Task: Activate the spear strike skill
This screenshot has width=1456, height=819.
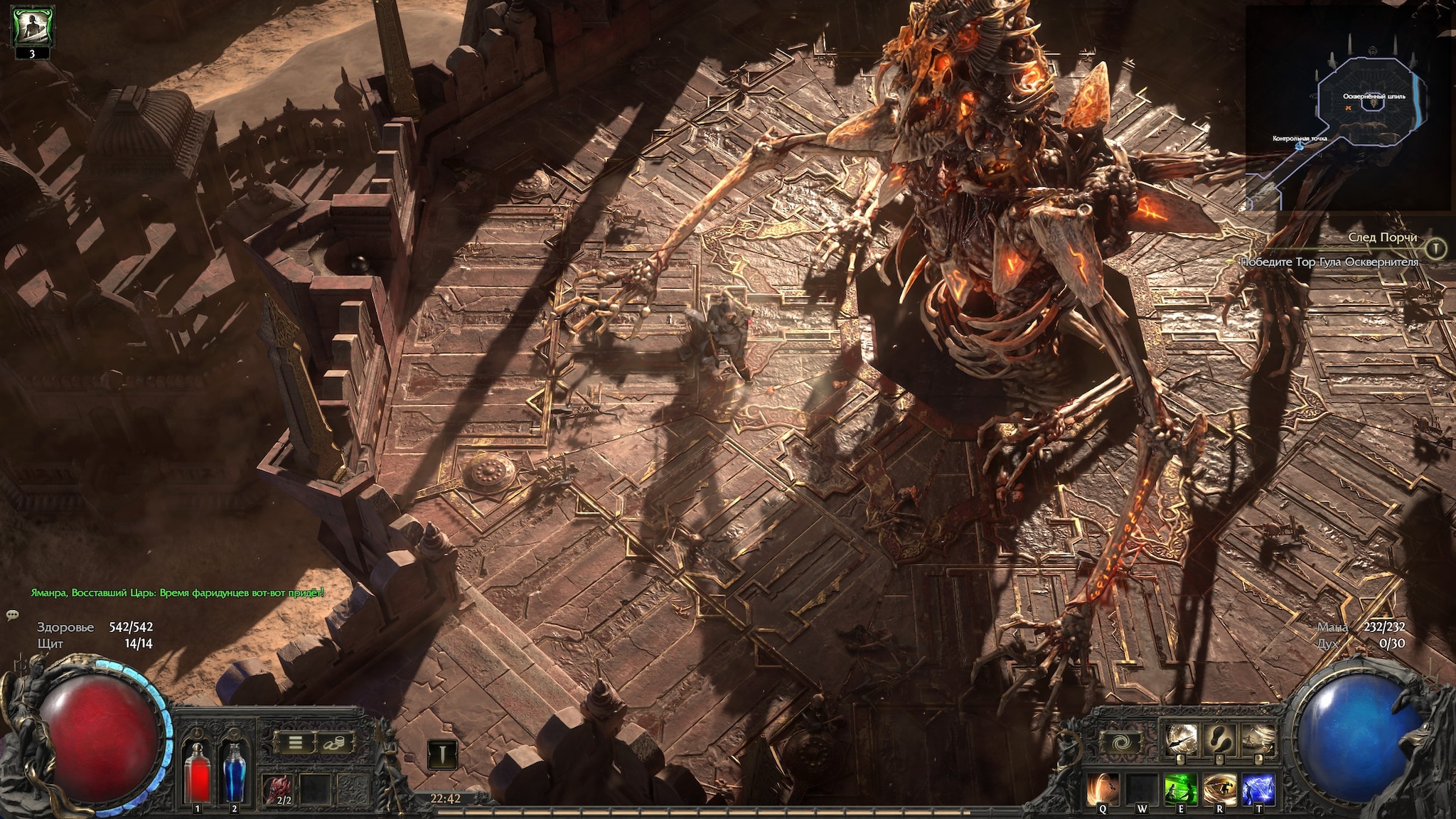Action: [1181, 740]
